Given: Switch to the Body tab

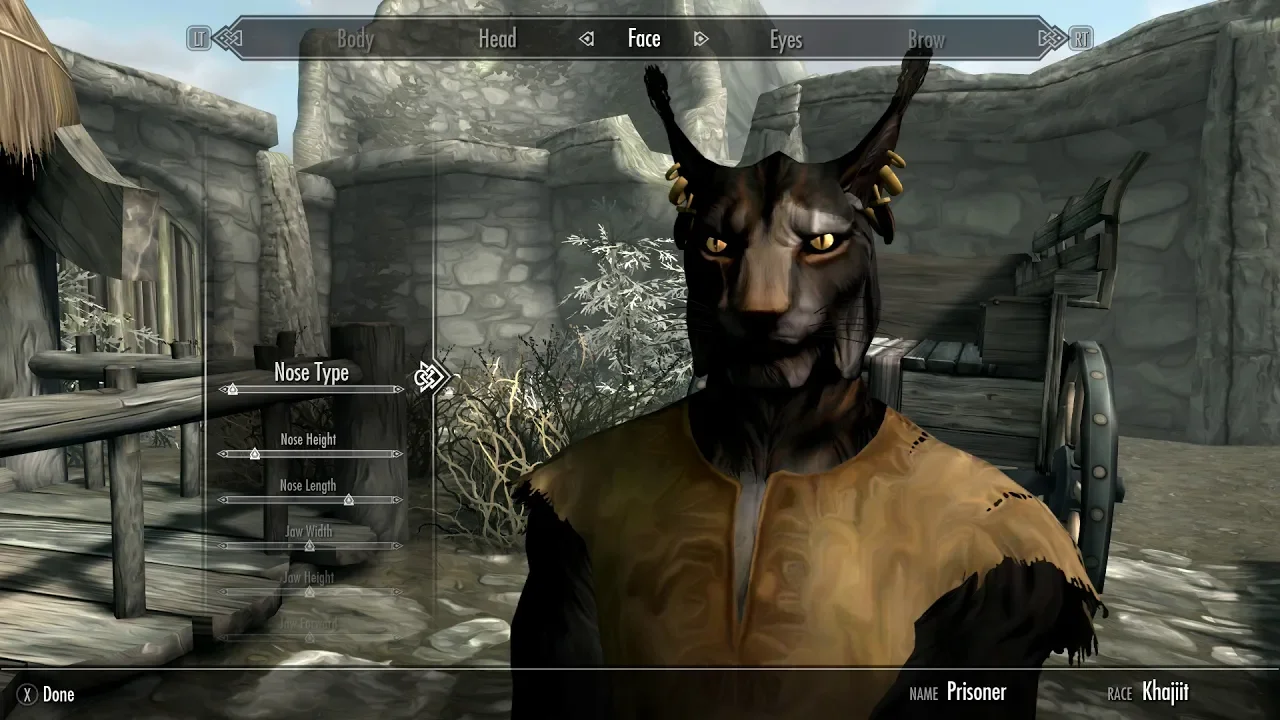Looking at the screenshot, I should (x=355, y=40).
